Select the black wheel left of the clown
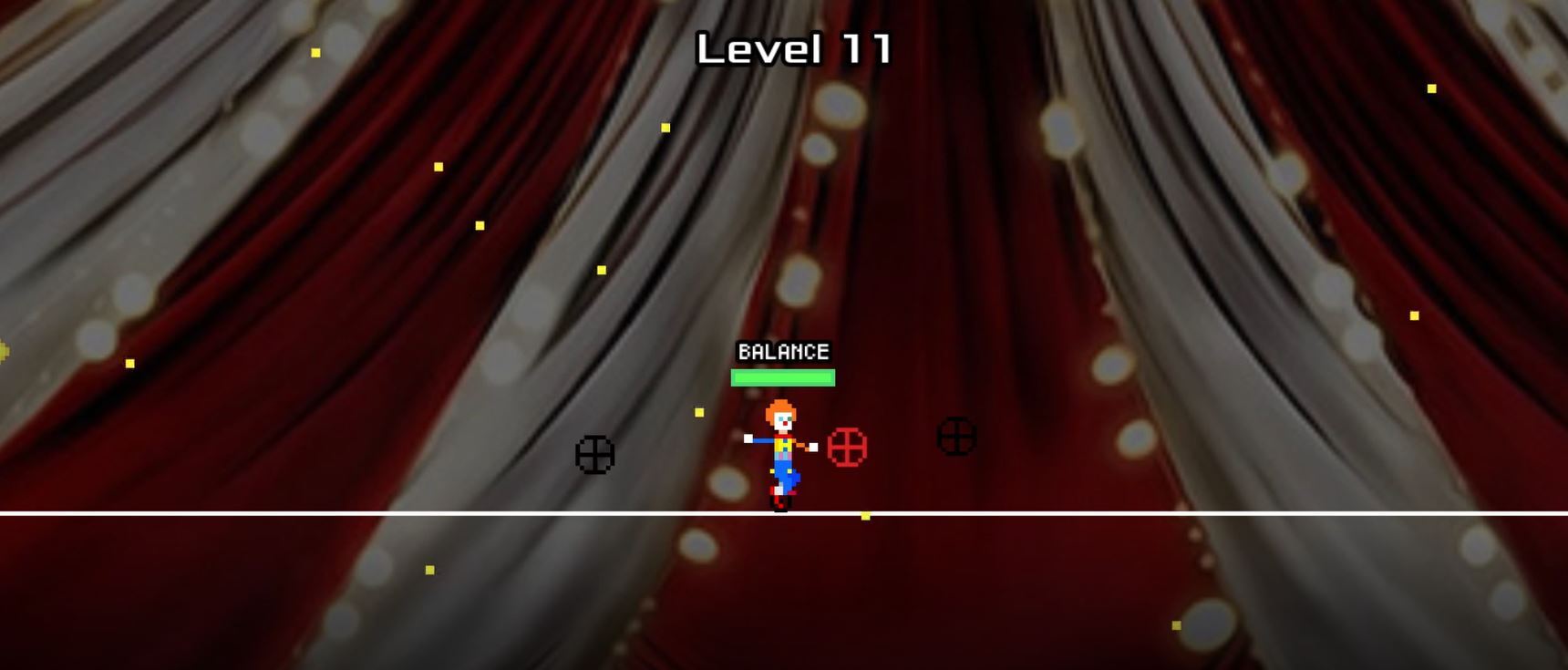The width and height of the screenshot is (1568, 670). click(x=596, y=453)
